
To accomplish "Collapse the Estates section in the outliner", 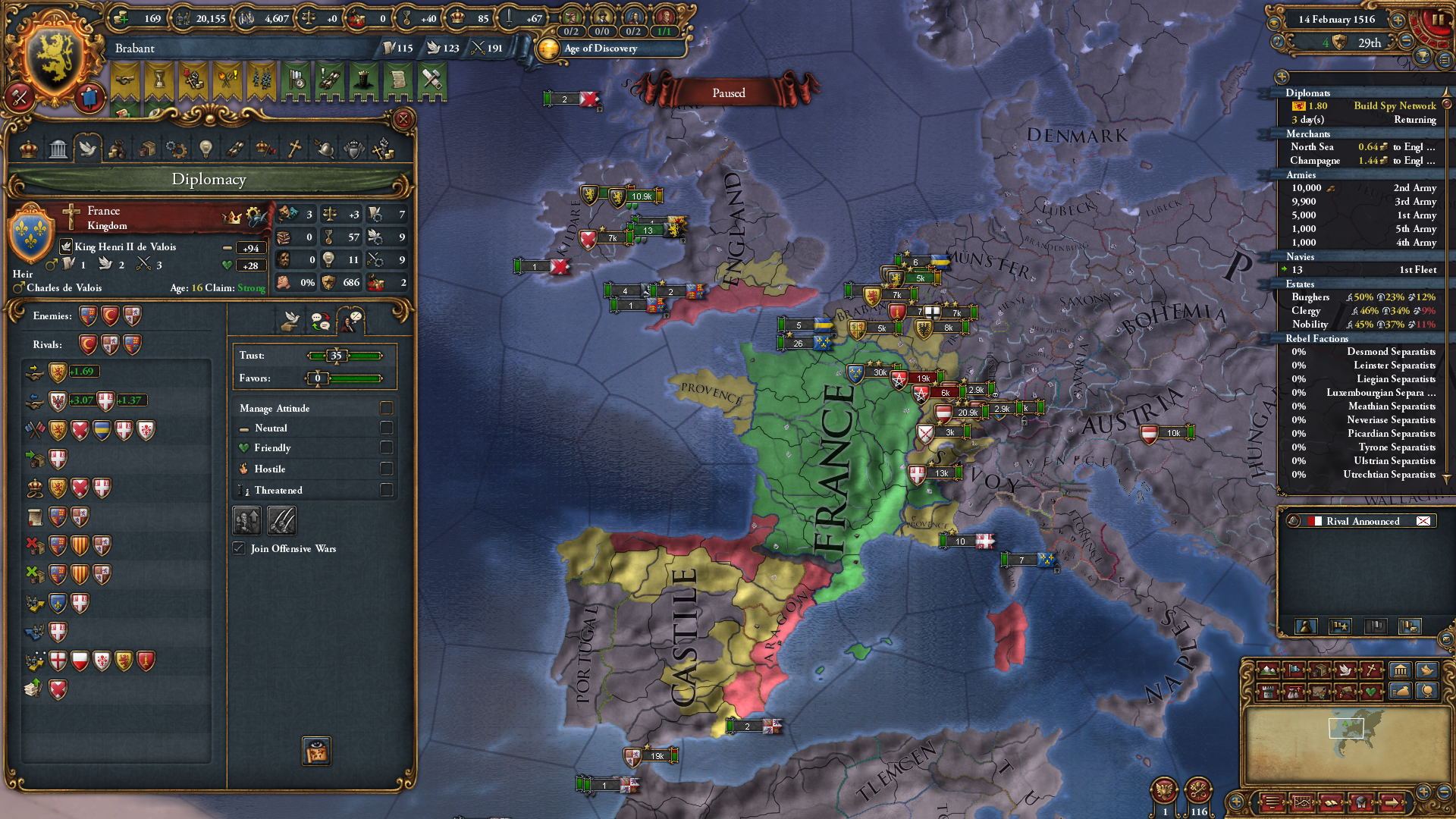I will pyautogui.click(x=1301, y=284).
